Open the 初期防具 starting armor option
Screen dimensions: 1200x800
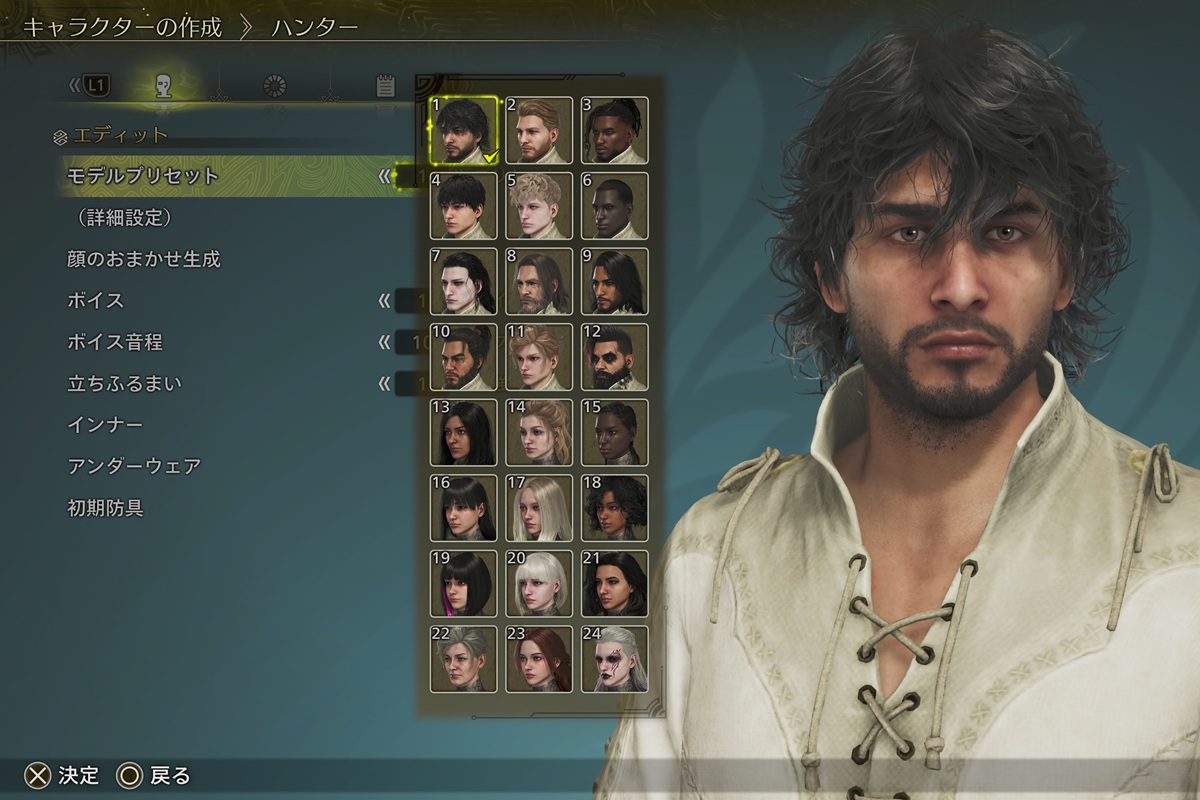pos(105,509)
